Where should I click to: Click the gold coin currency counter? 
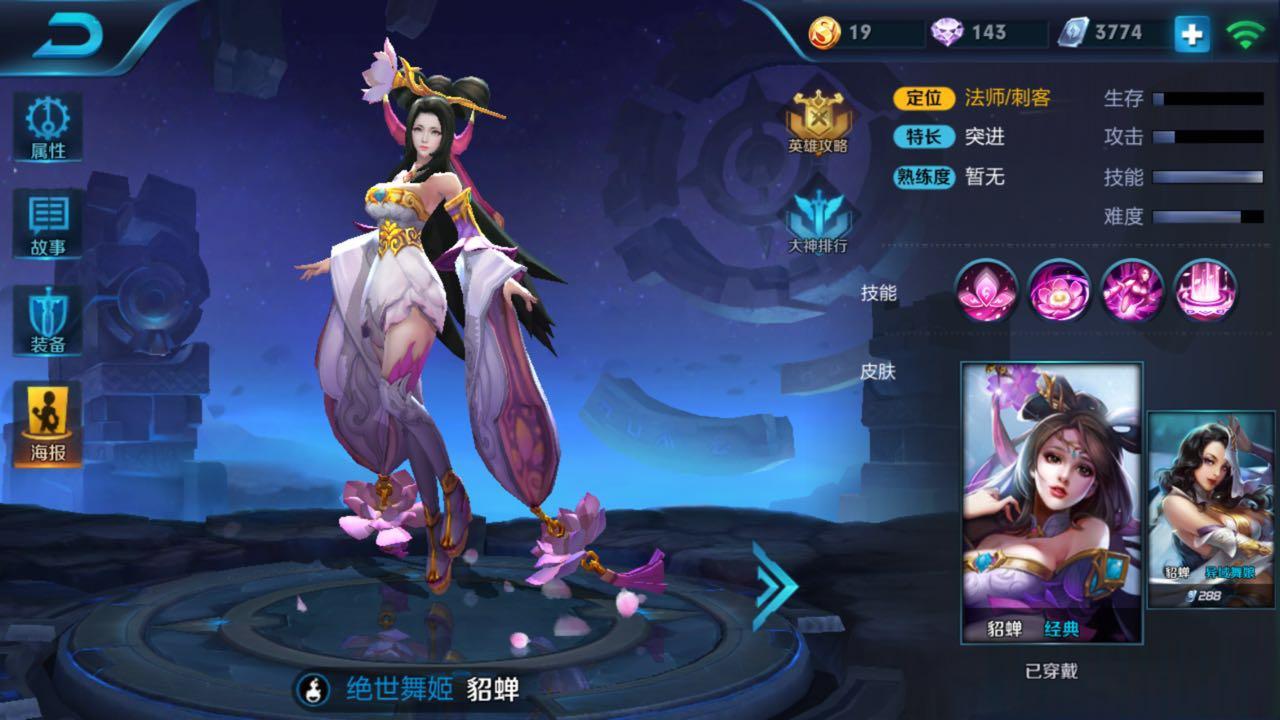(863, 33)
